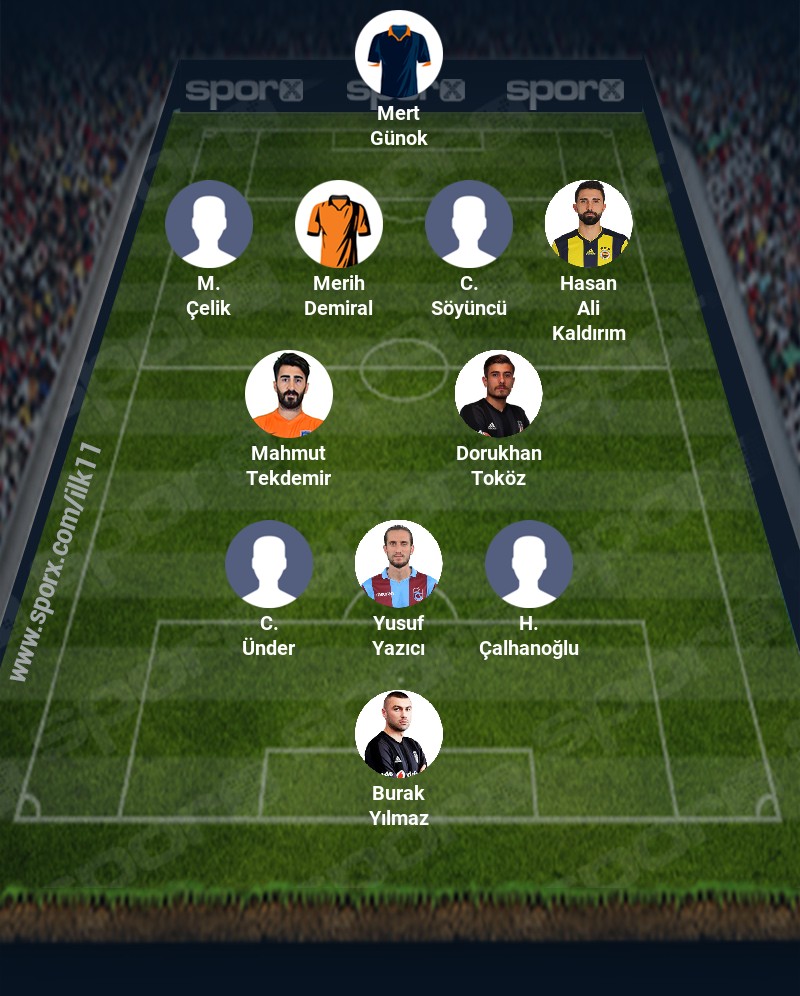Select Mahmut Tekdemir's player photo

pyautogui.click(x=289, y=394)
